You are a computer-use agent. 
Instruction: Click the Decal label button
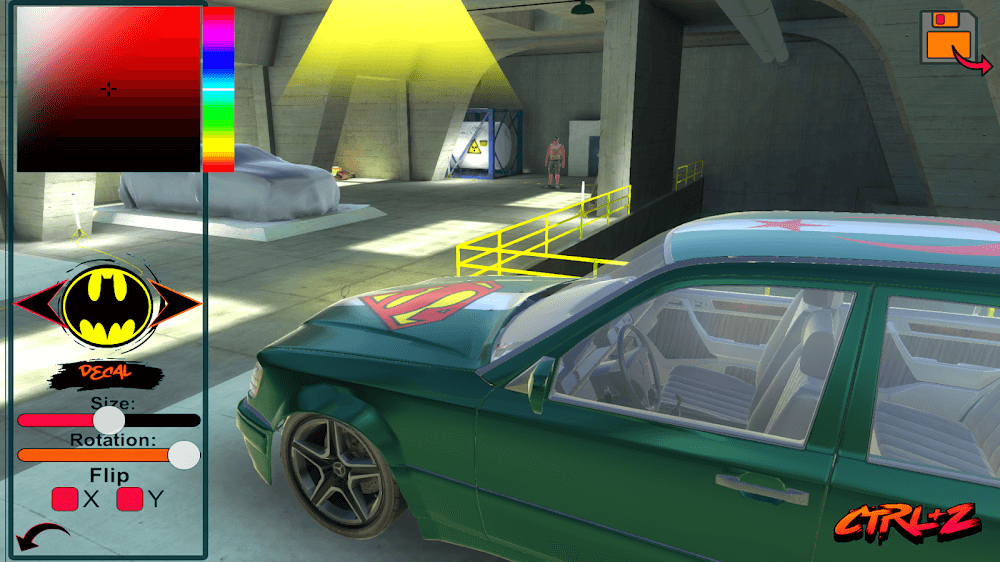pos(106,374)
